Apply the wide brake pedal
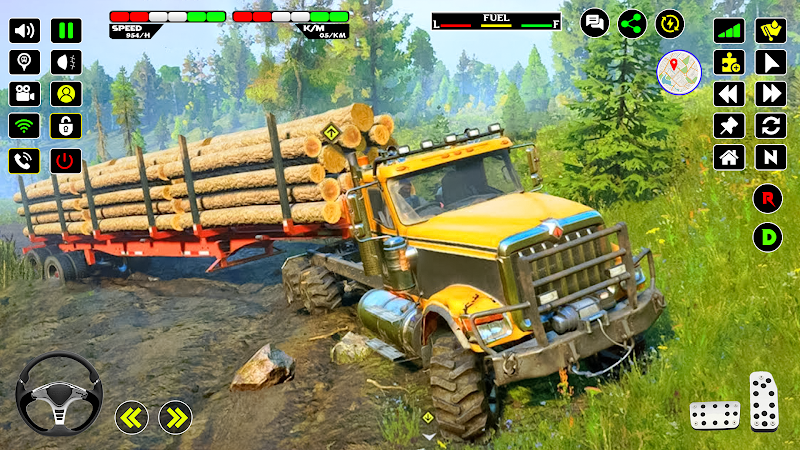Viewport: 800px width, 450px height. (x=714, y=414)
